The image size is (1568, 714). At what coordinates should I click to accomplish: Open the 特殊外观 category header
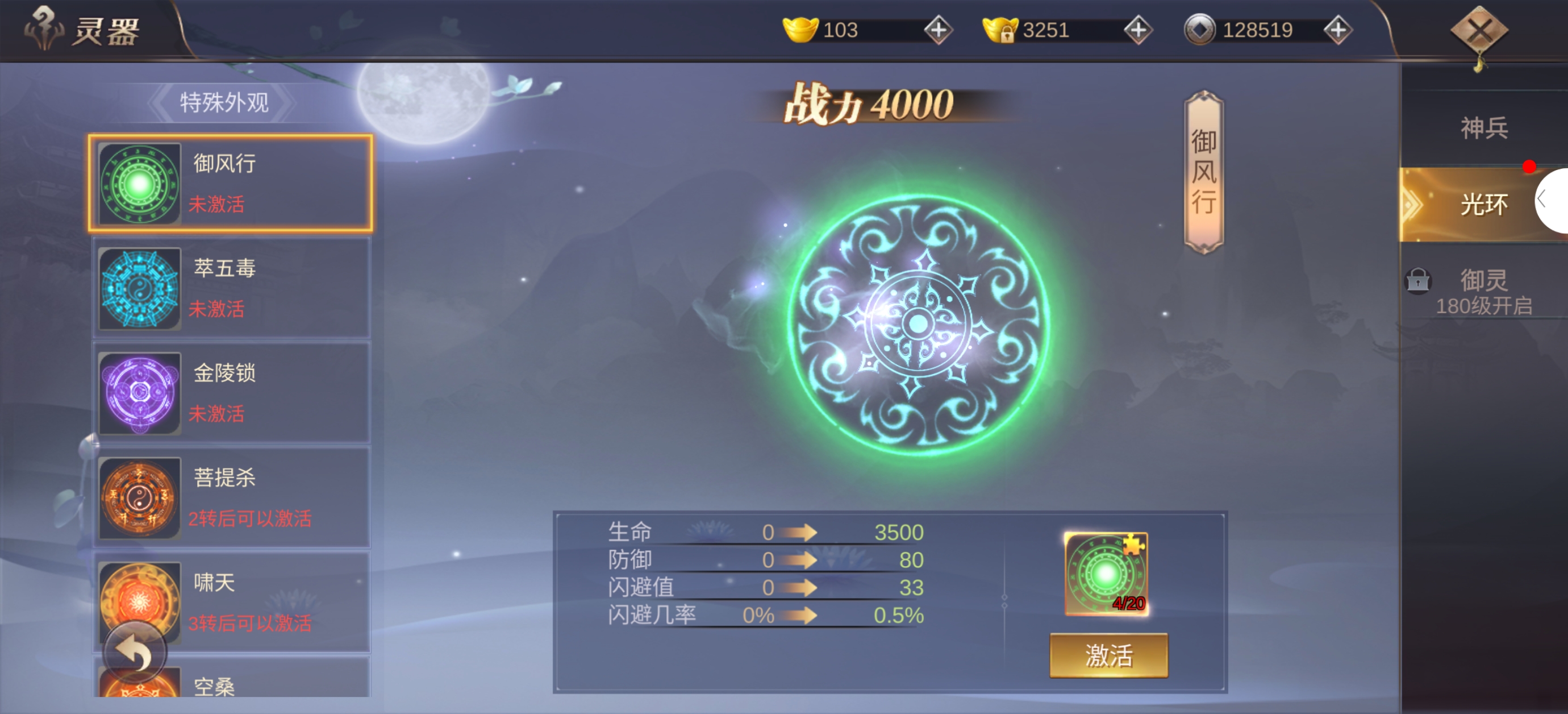coord(224,102)
